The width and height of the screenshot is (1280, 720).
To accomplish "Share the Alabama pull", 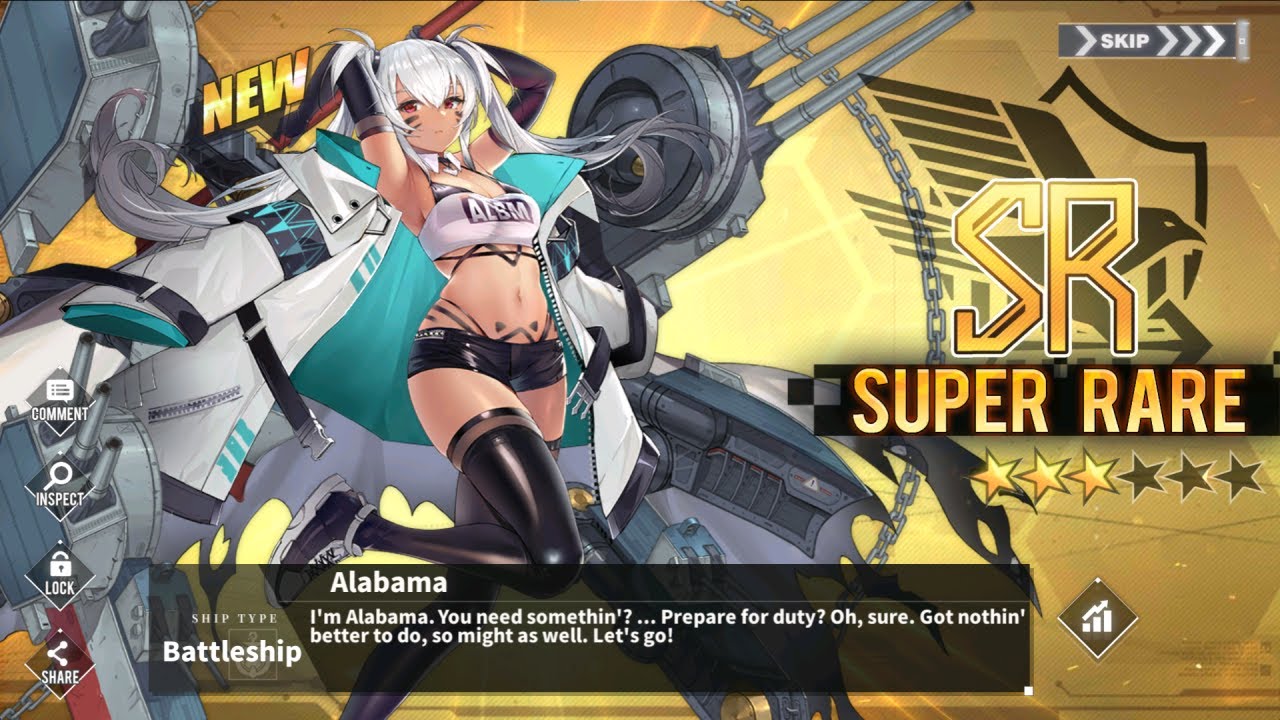I will [60, 663].
